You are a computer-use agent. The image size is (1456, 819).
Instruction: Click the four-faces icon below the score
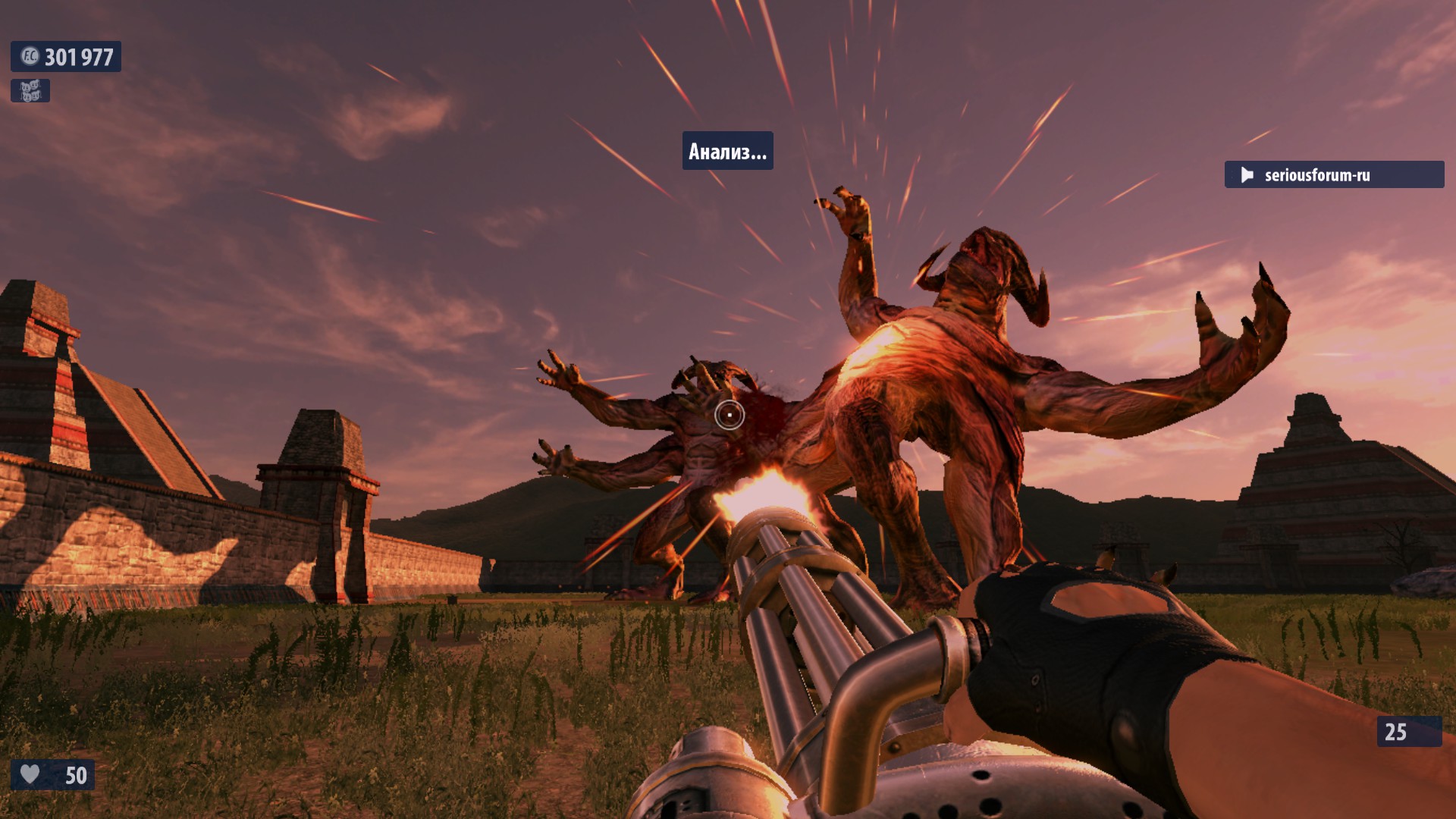[30, 91]
